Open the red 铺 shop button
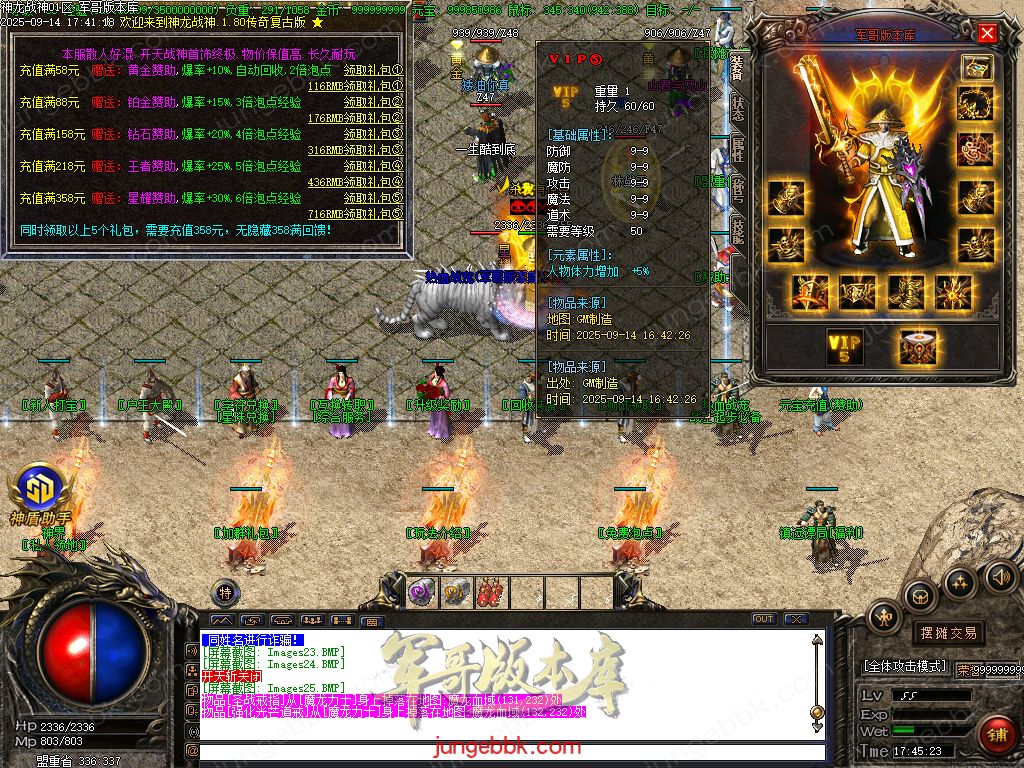This screenshot has width=1024, height=768. 996,735
